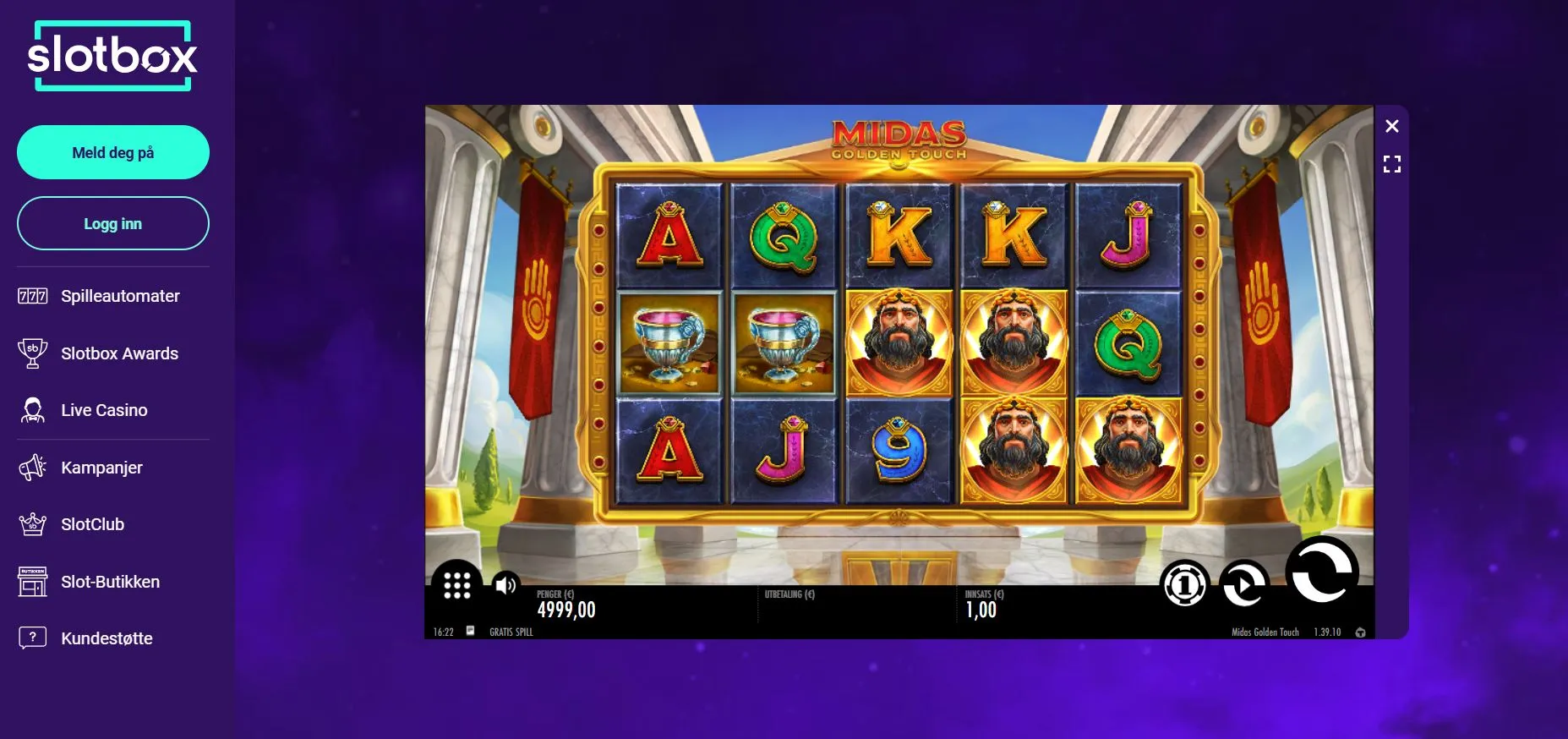Screen dimensions: 1568x739
Task: Open bet settings with the coin icon
Action: click(x=1186, y=583)
